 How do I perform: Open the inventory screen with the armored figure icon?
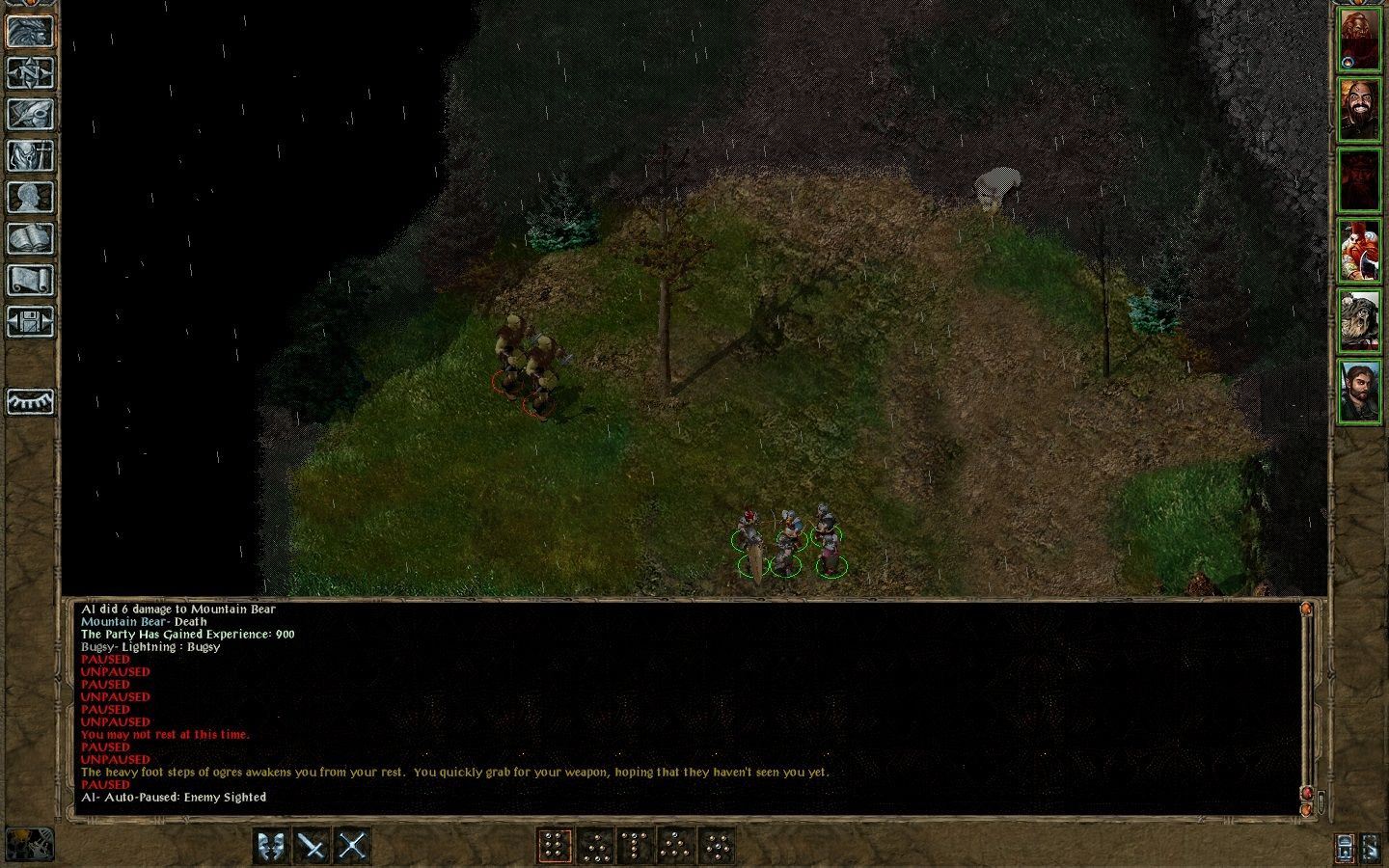pyautogui.click(x=30, y=155)
